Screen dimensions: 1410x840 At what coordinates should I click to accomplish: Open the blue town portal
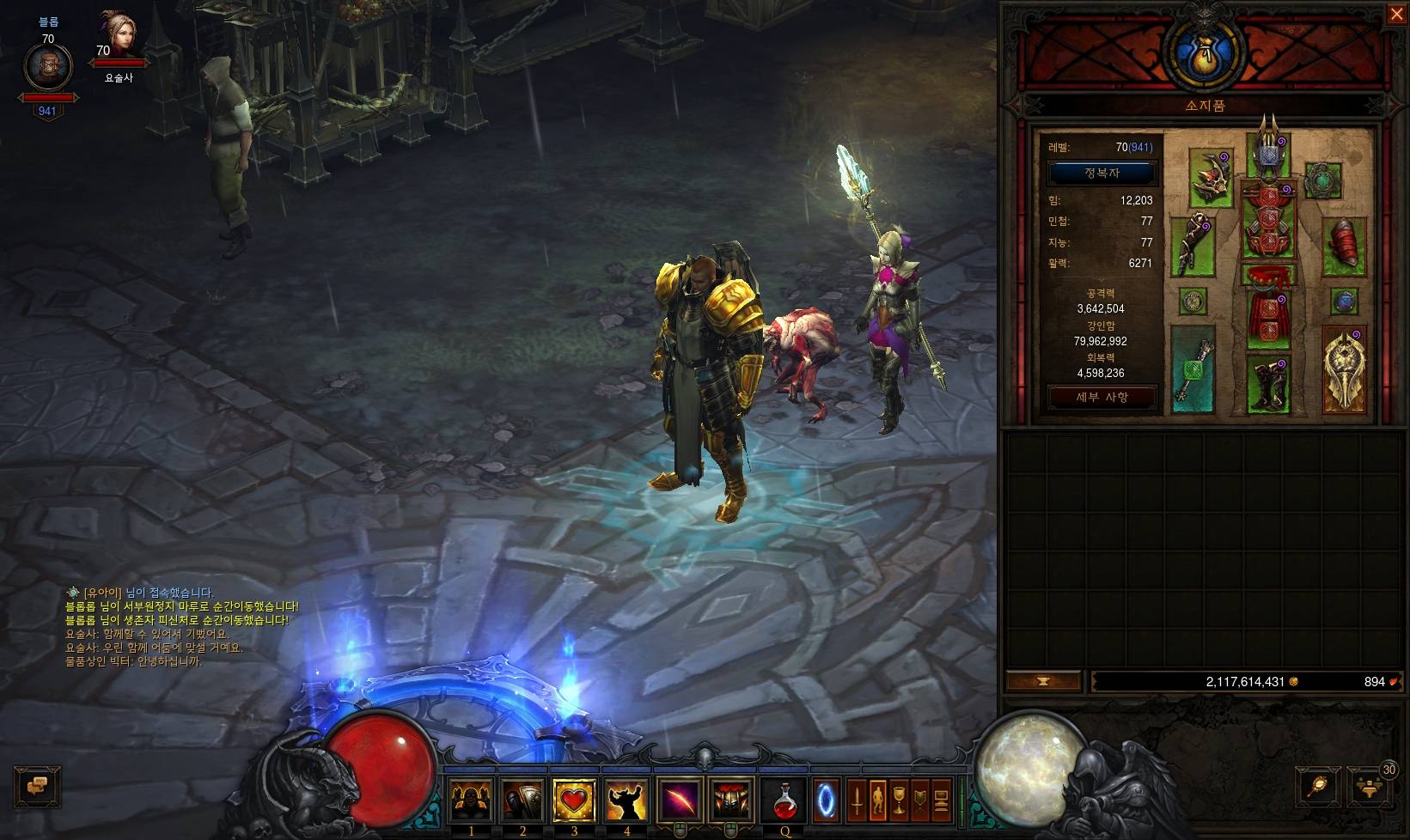click(826, 800)
